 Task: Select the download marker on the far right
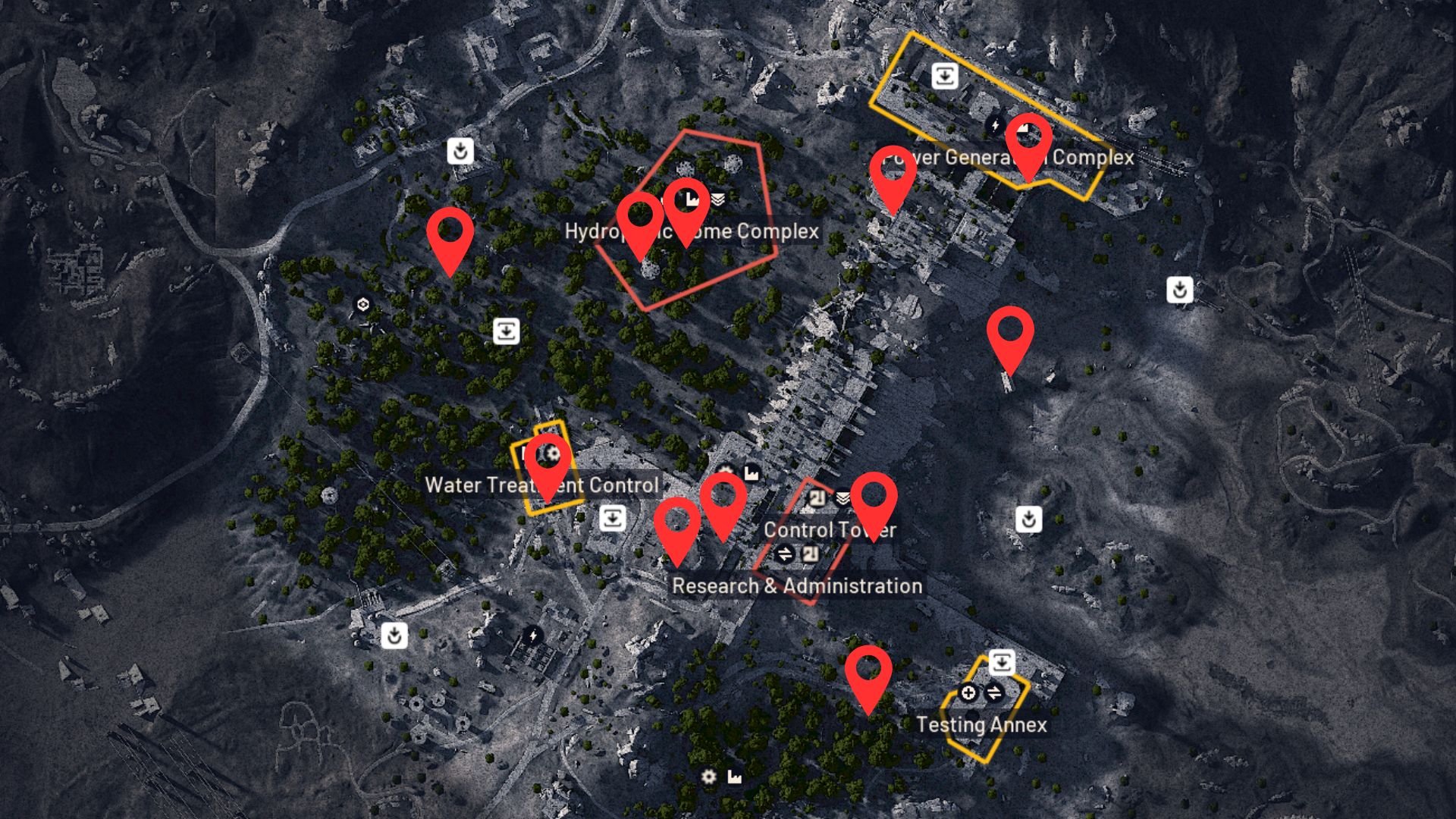point(1178,290)
